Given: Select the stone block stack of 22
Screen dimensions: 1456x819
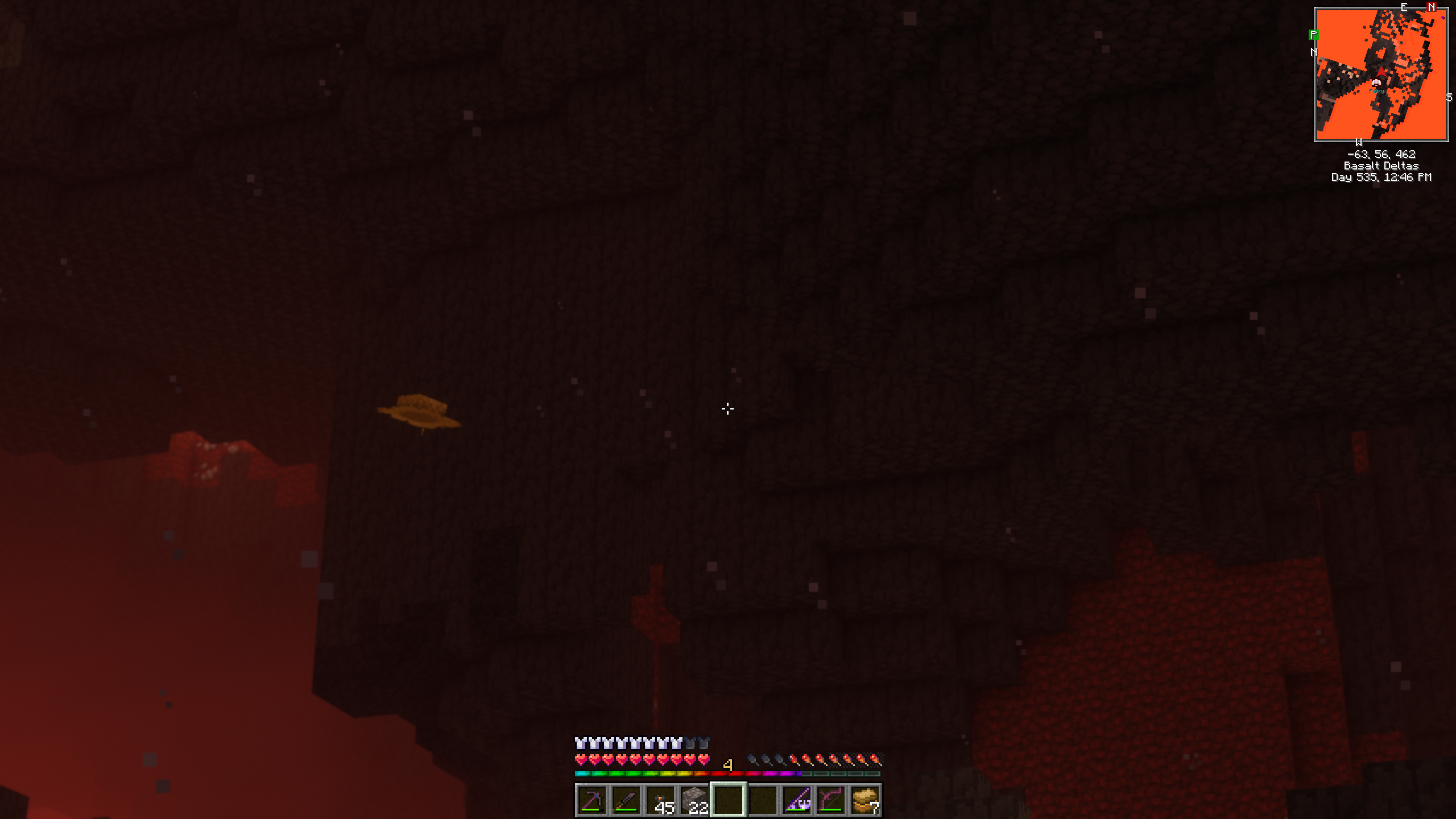Looking at the screenshot, I should pyautogui.click(x=694, y=800).
